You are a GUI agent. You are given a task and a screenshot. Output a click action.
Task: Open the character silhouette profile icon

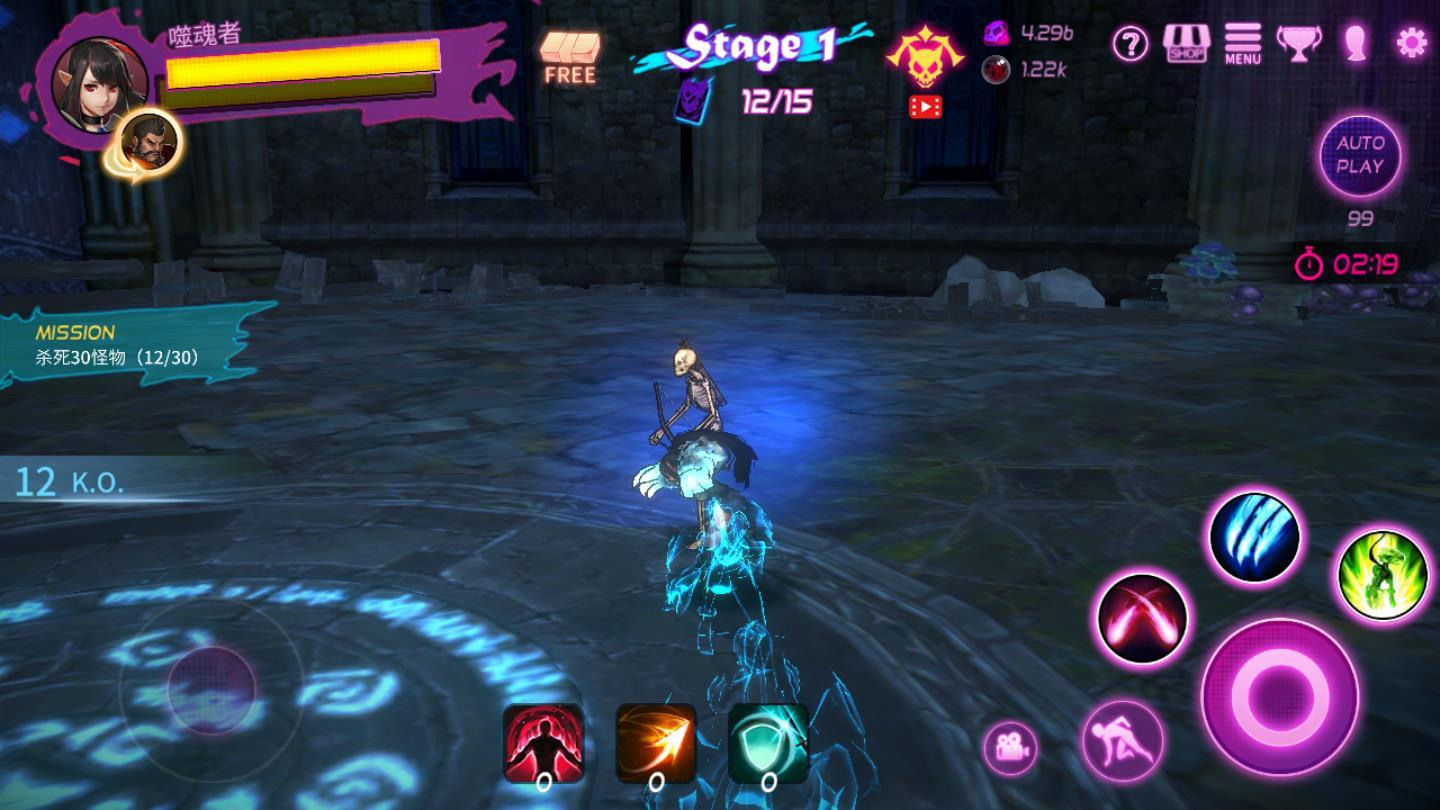(1355, 43)
